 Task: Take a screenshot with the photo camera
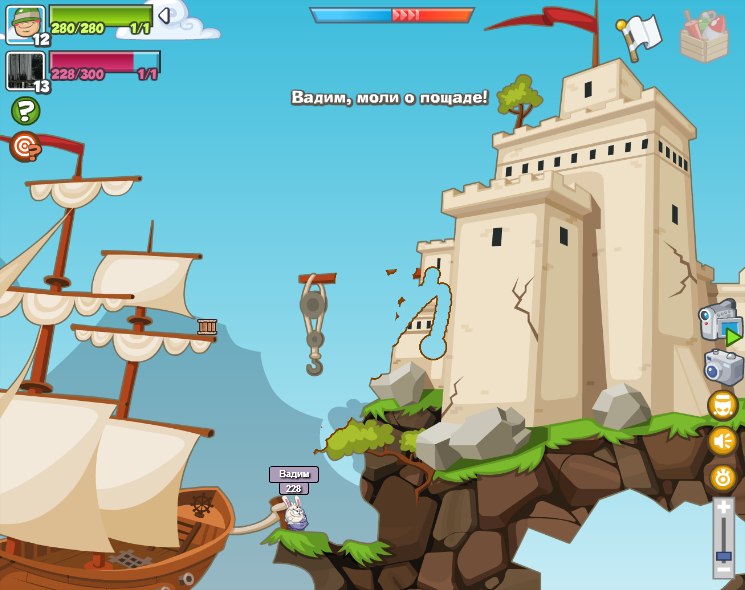tap(723, 368)
